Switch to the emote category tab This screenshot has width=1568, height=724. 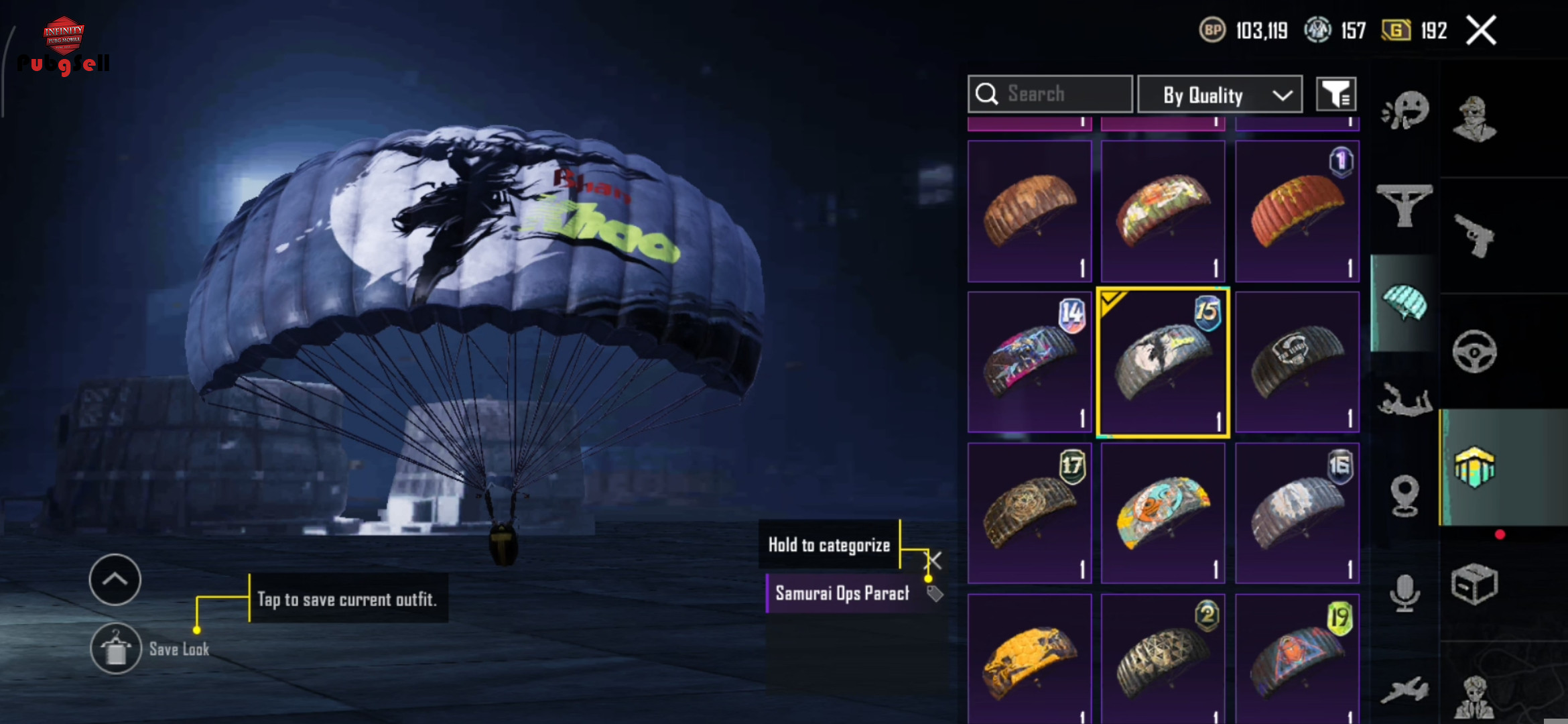[1405, 111]
